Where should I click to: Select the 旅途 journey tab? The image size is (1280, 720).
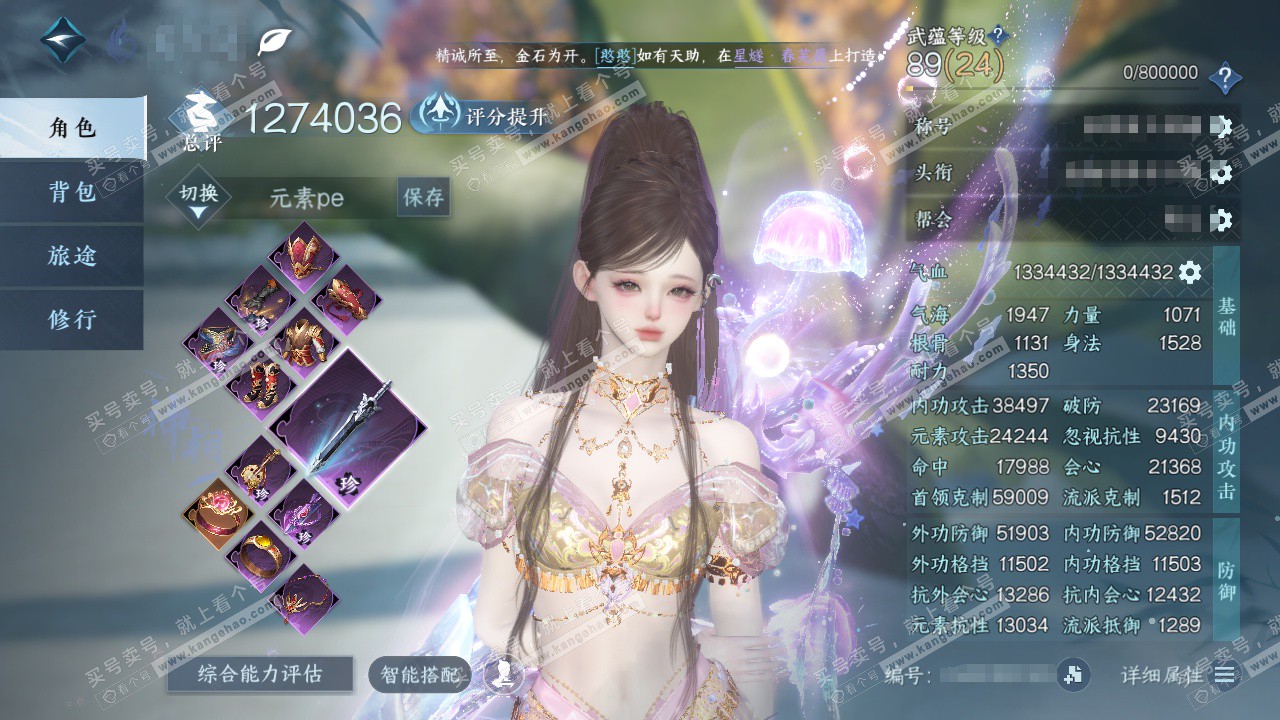[72, 256]
